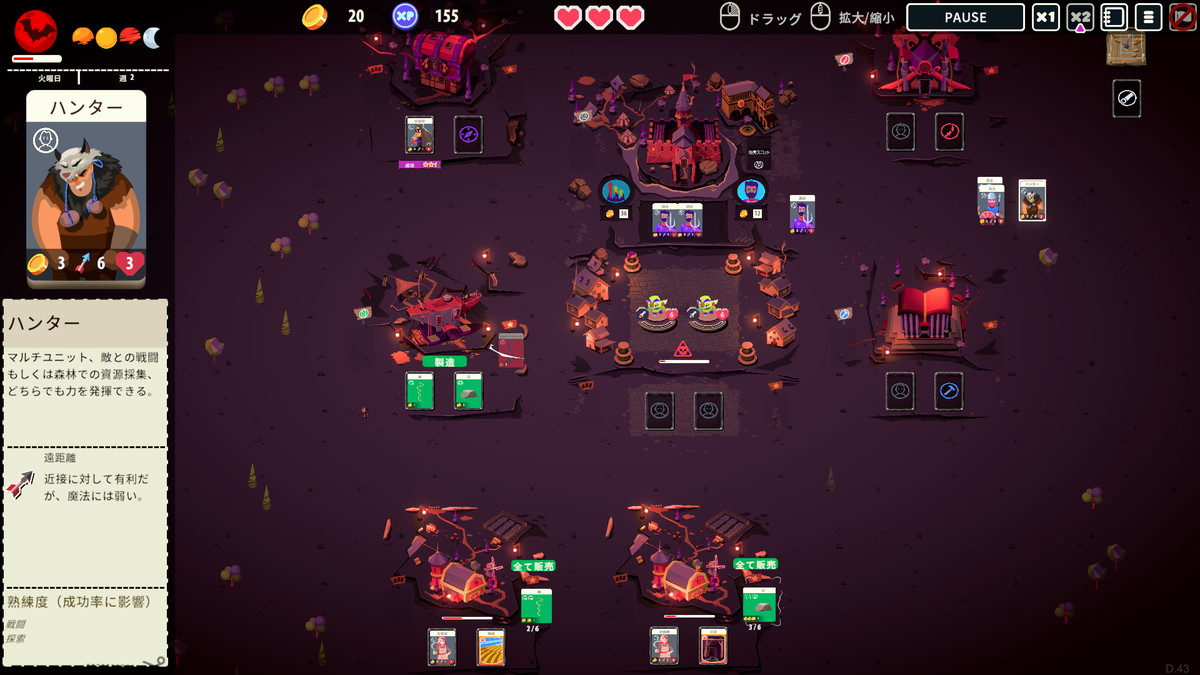The height and width of the screenshot is (675, 1200).
Task: Select the blue pickaxe slot by the book
Action: tap(949, 391)
